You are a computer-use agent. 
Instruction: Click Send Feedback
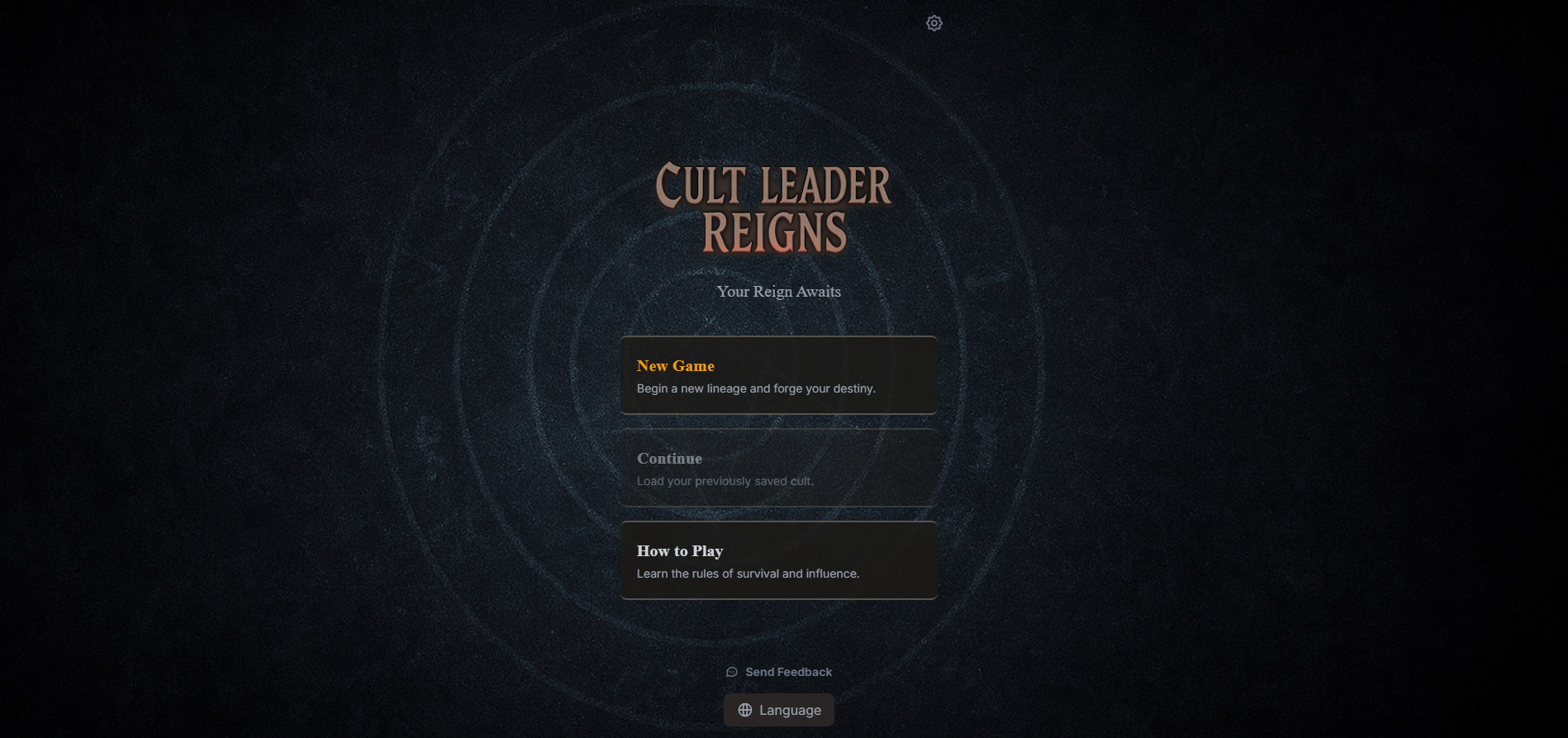coord(777,672)
